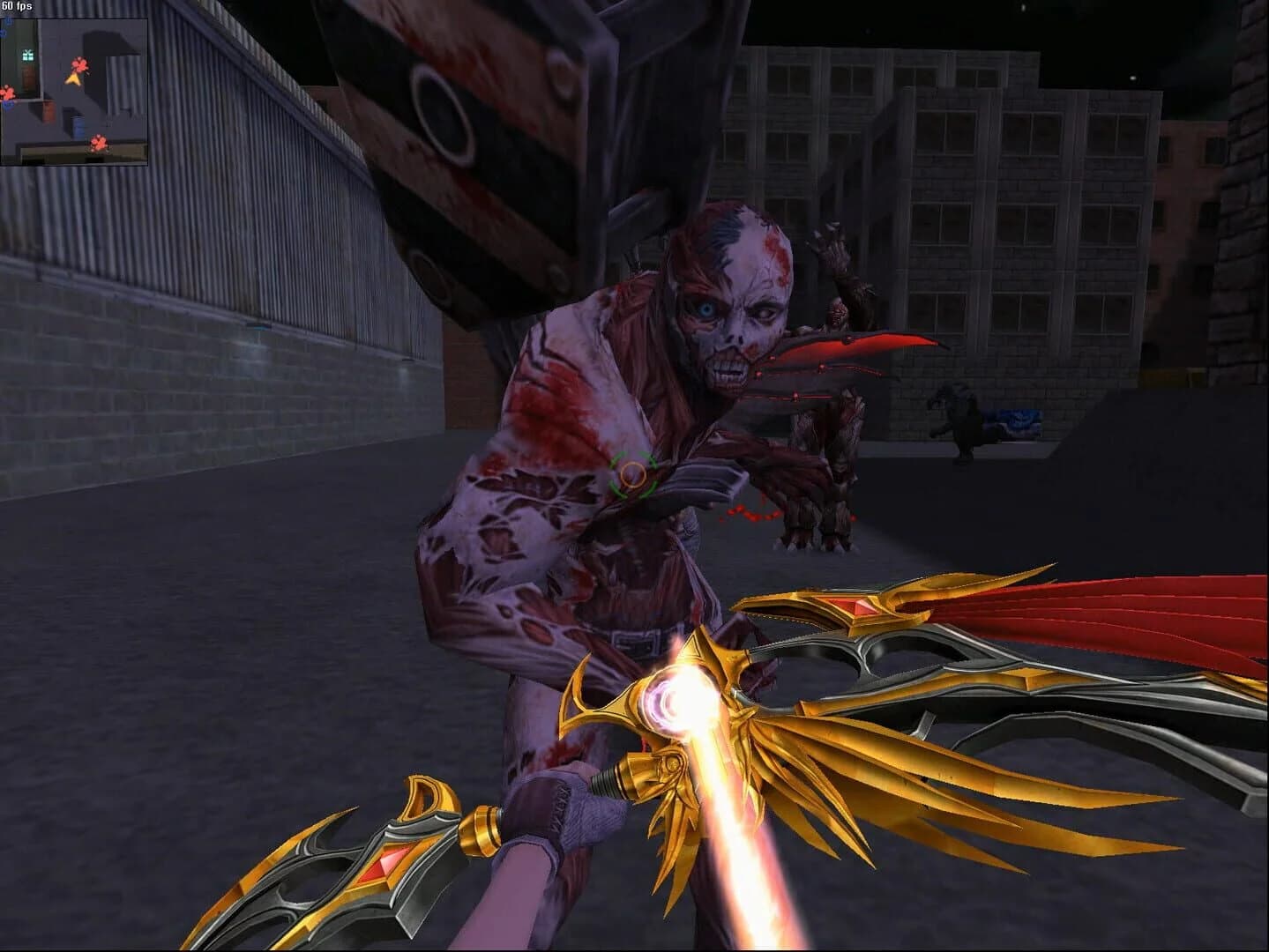Image resolution: width=1269 pixels, height=952 pixels.
Task: Click the red blip on the minimap's far left
Action: pyautogui.click(x=7, y=92)
